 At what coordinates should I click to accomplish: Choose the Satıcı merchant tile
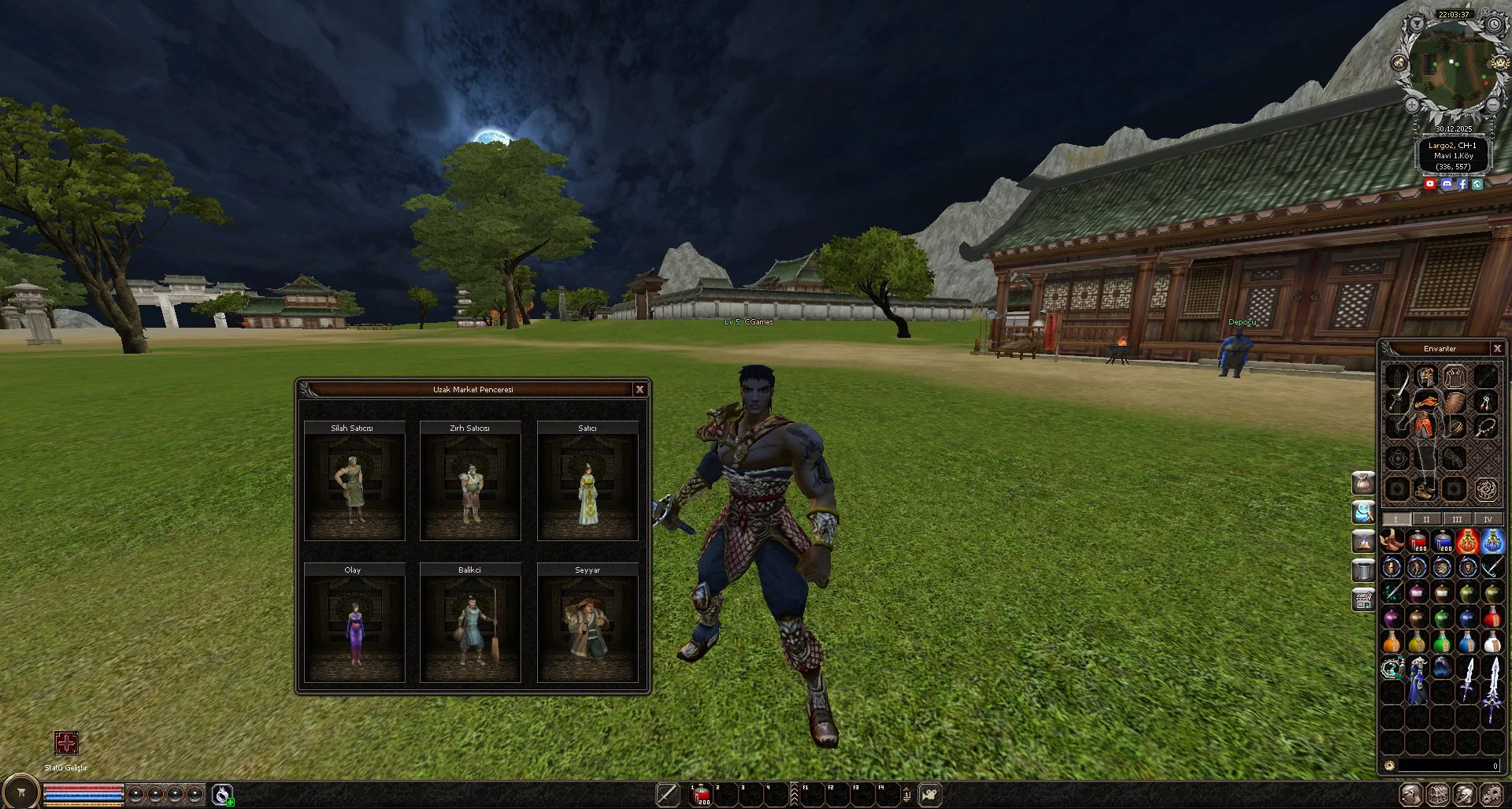click(x=587, y=482)
